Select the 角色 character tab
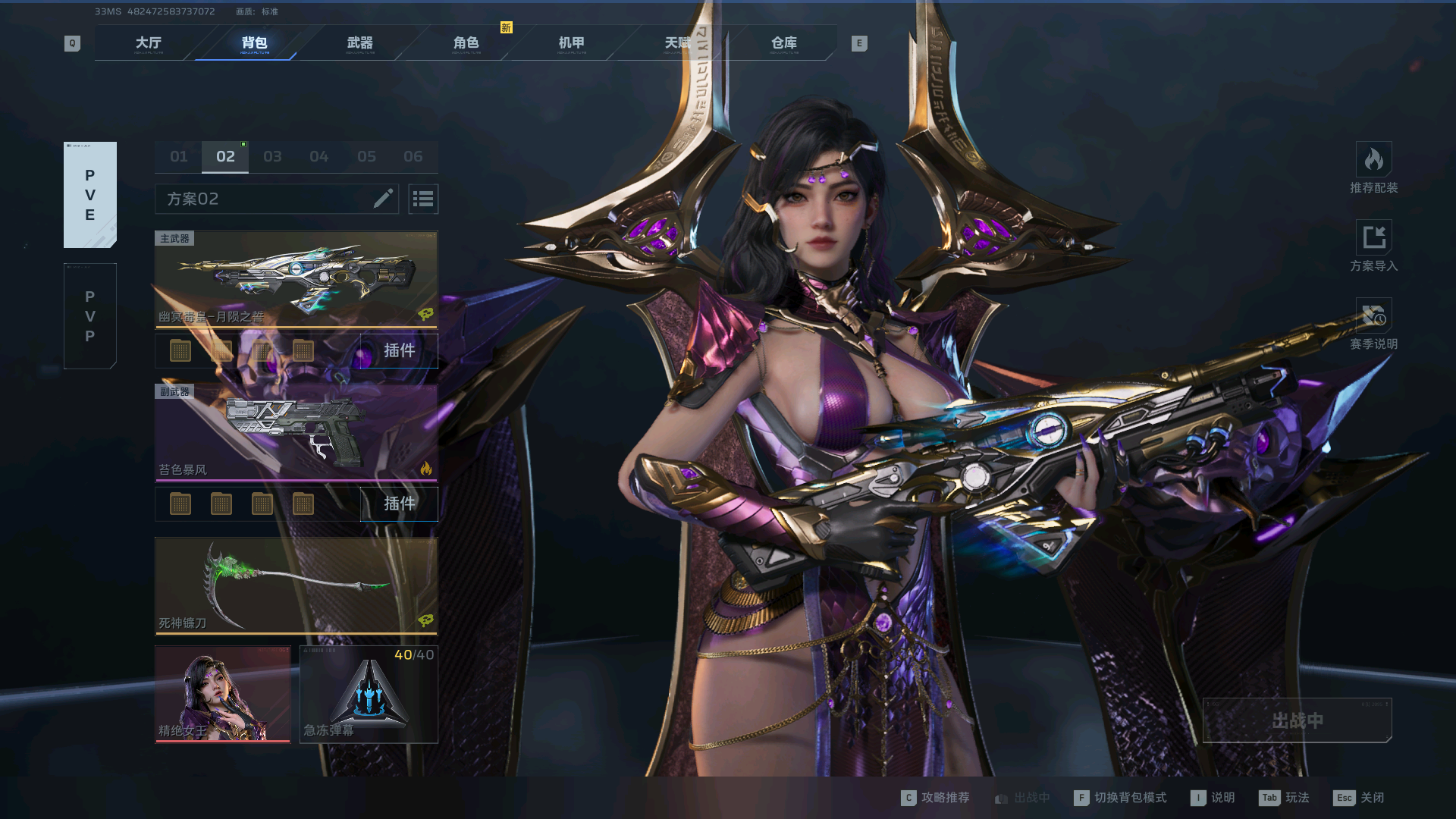The width and height of the screenshot is (1456, 819). coord(466,43)
